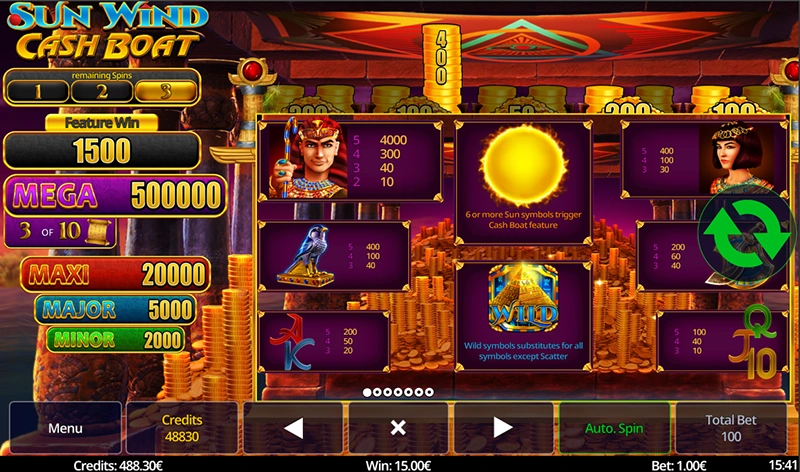Activate Auto. Spin
The image size is (800, 472).
pyautogui.click(x=616, y=428)
